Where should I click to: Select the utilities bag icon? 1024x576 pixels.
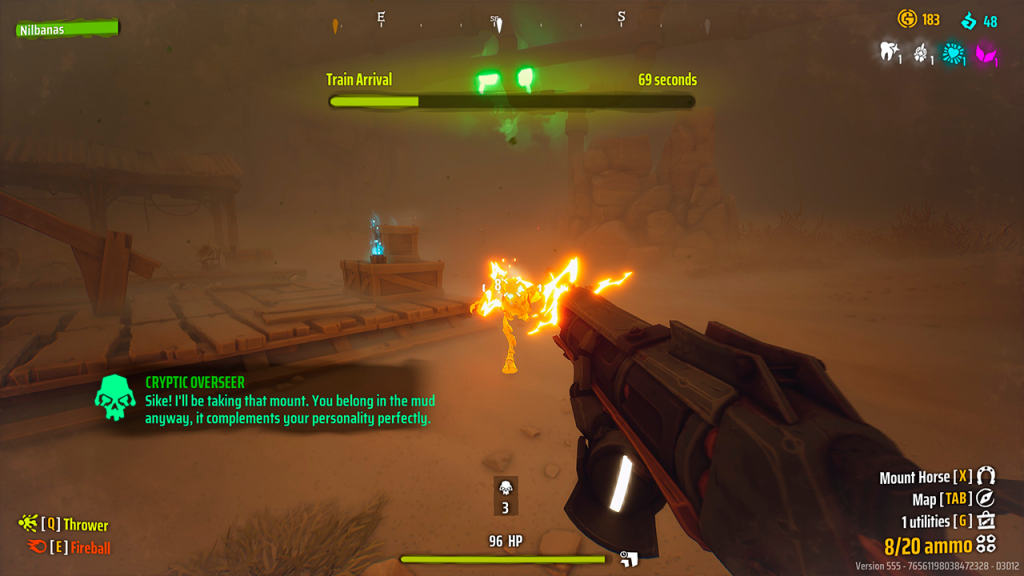pyautogui.click(x=986, y=521)
